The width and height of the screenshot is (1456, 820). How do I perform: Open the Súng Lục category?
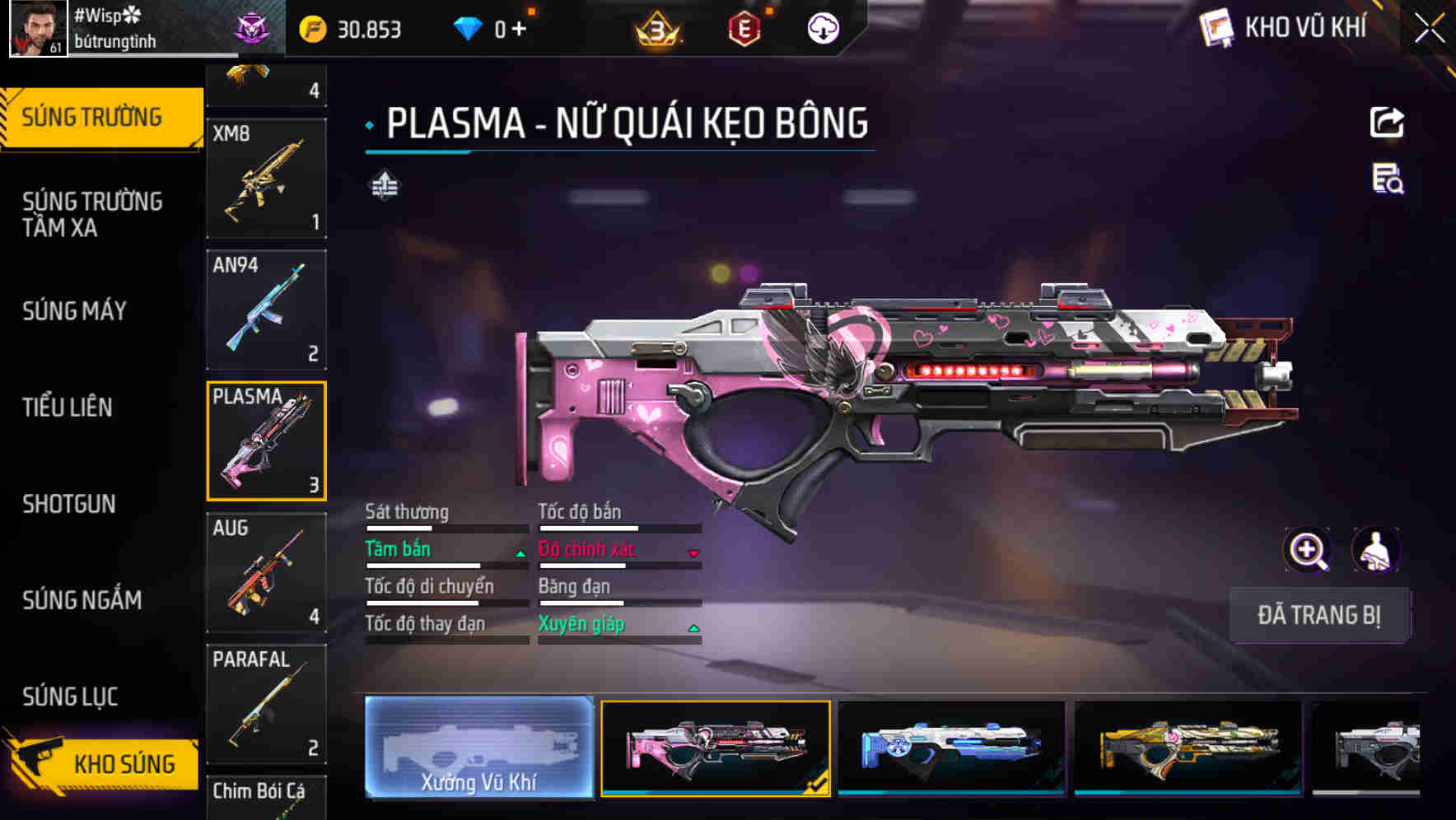point(71,697)
